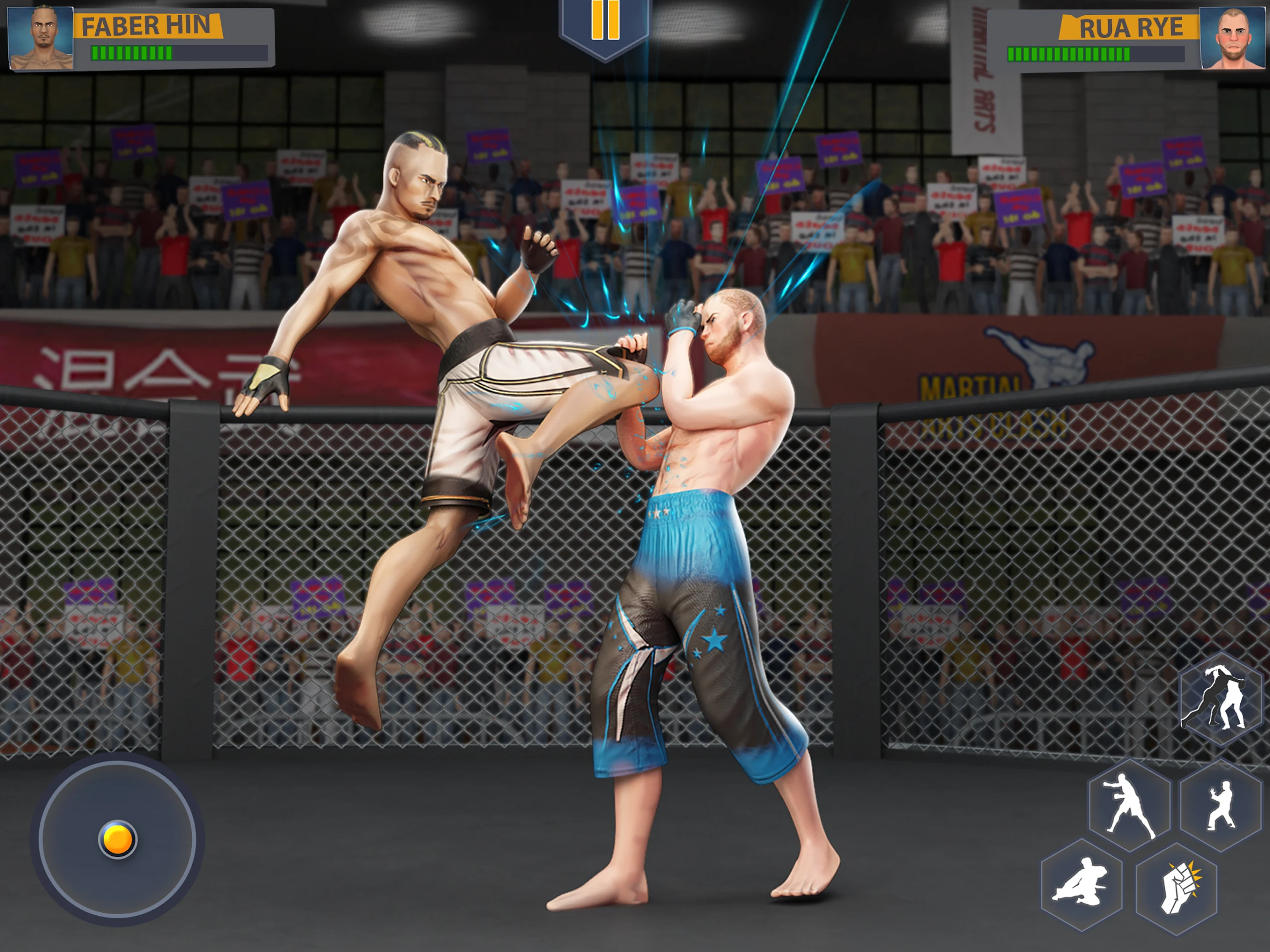
Task: Tap the orange joystick knob
Action: 118,839
